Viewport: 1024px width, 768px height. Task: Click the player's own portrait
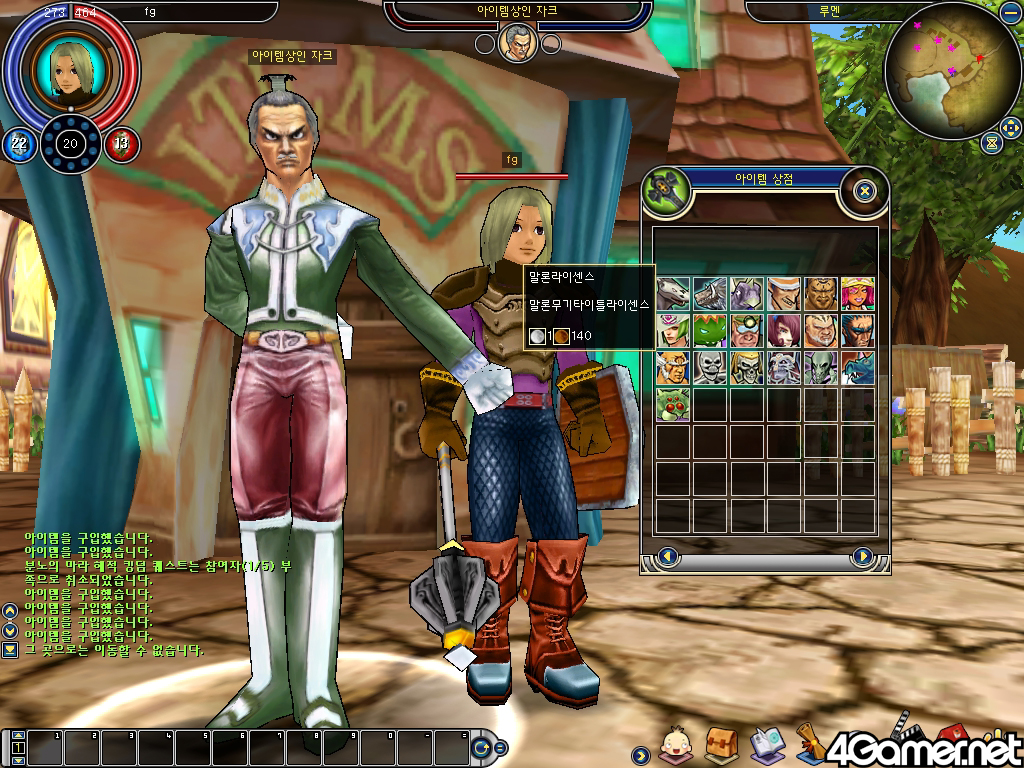(70, 68)
